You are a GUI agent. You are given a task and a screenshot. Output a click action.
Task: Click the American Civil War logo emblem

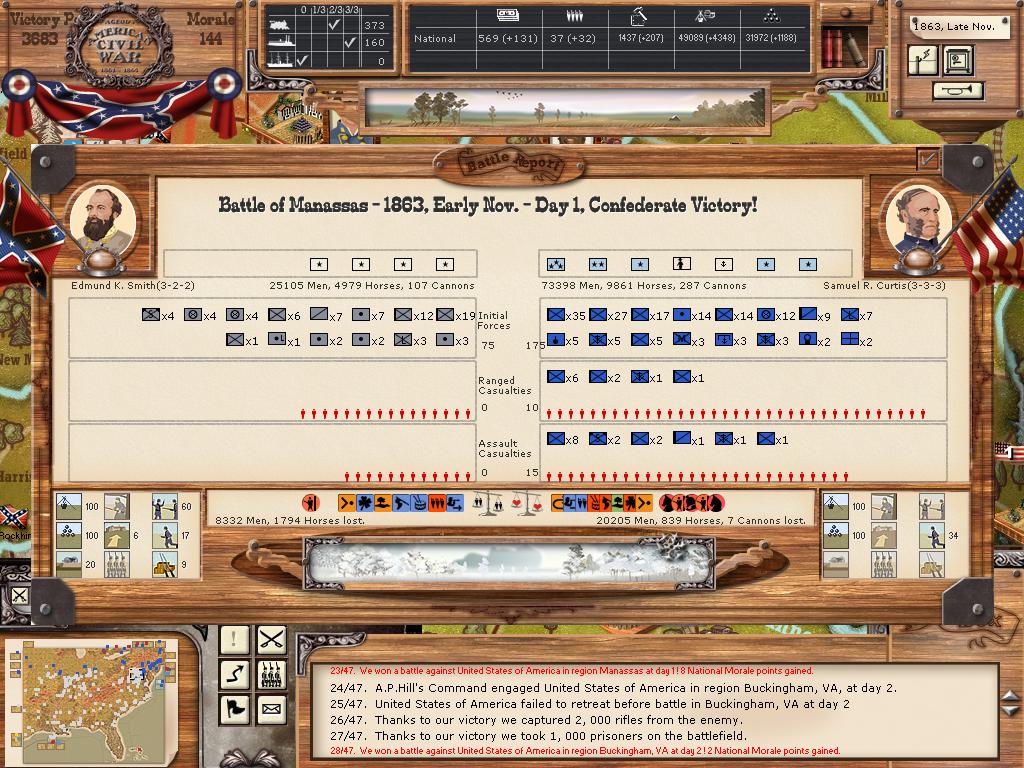118,45
